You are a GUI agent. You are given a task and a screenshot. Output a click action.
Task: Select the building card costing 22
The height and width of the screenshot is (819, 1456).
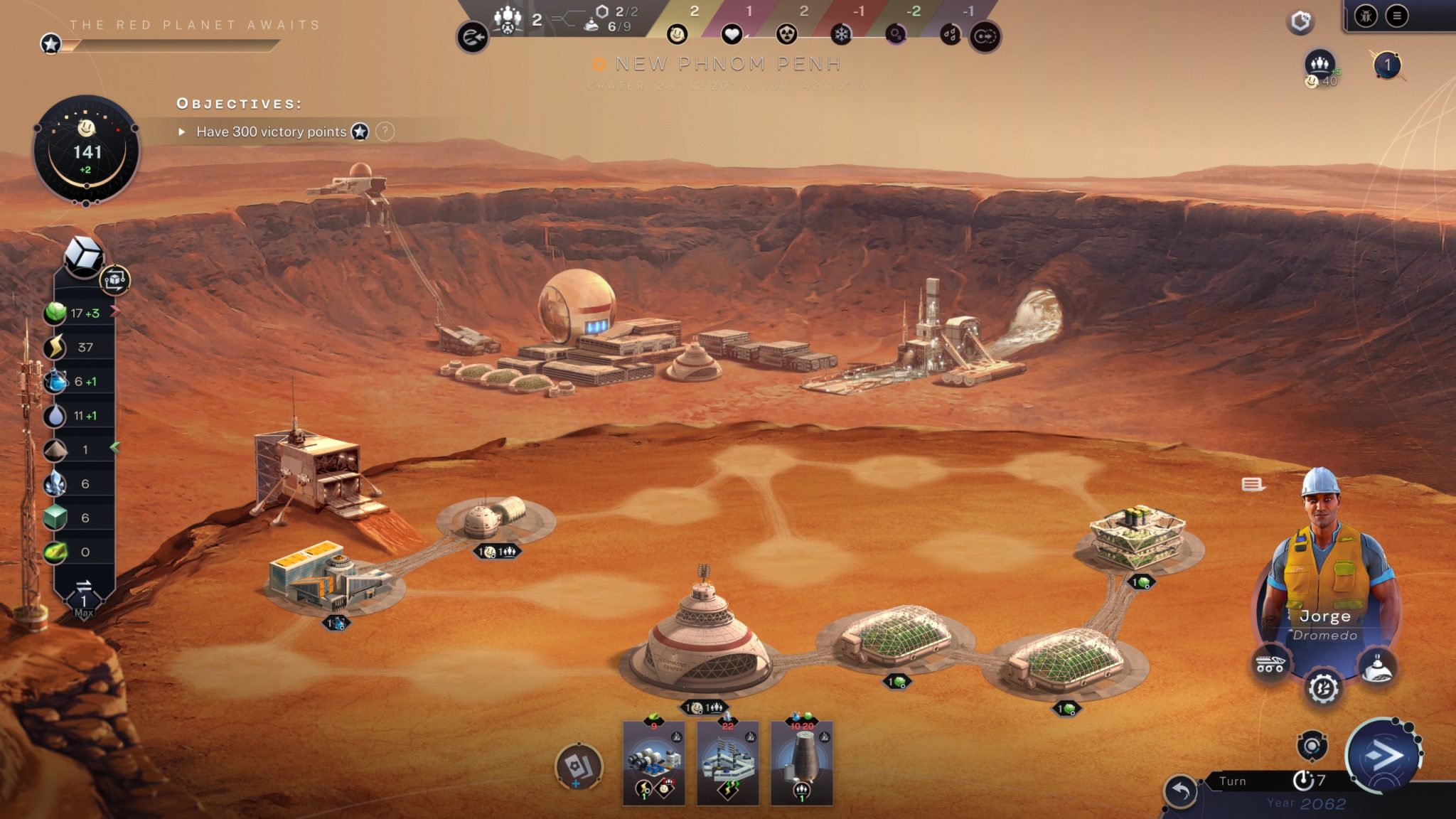[728, 764]
